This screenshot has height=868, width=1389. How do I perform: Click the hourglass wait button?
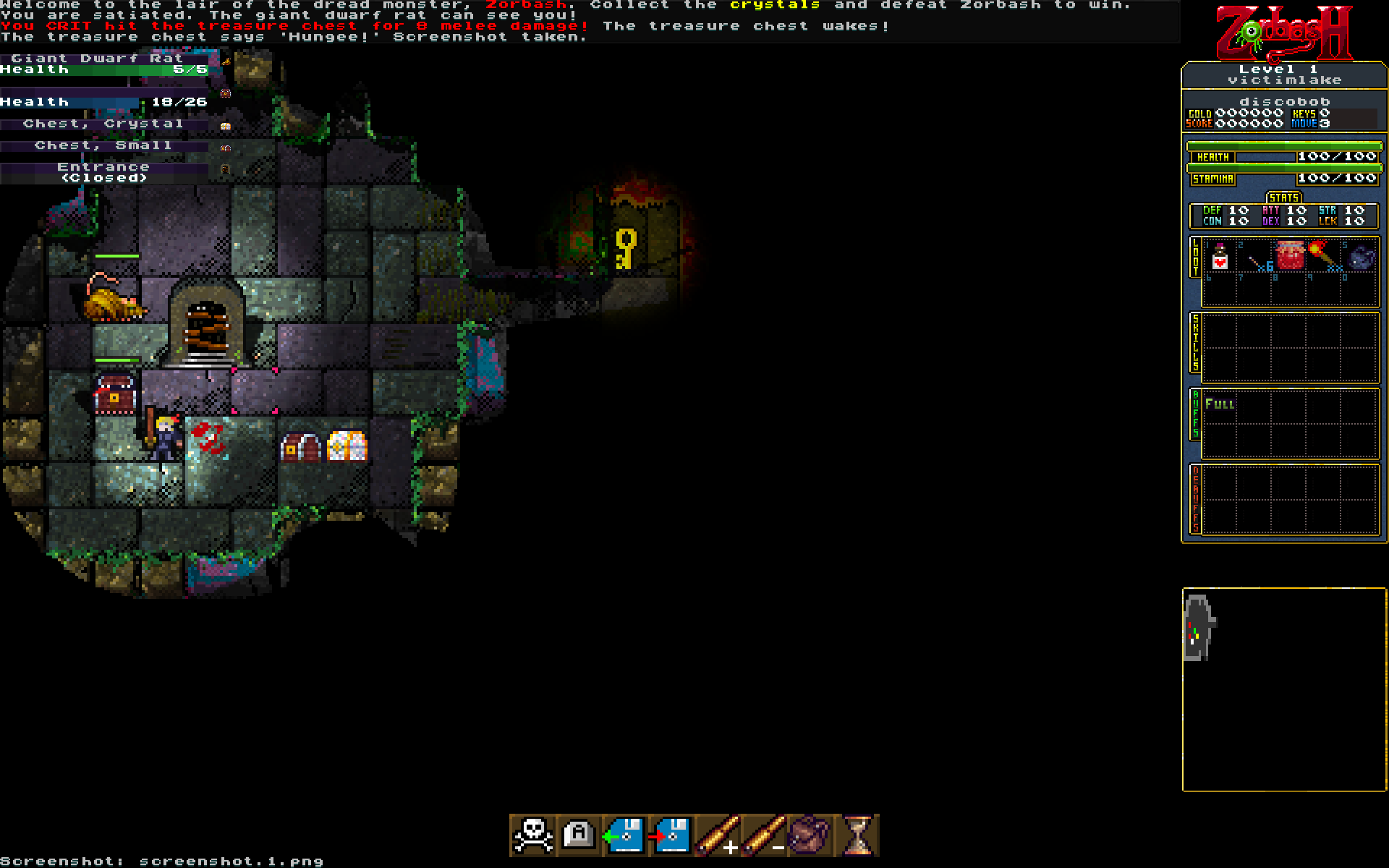(857, 835)
